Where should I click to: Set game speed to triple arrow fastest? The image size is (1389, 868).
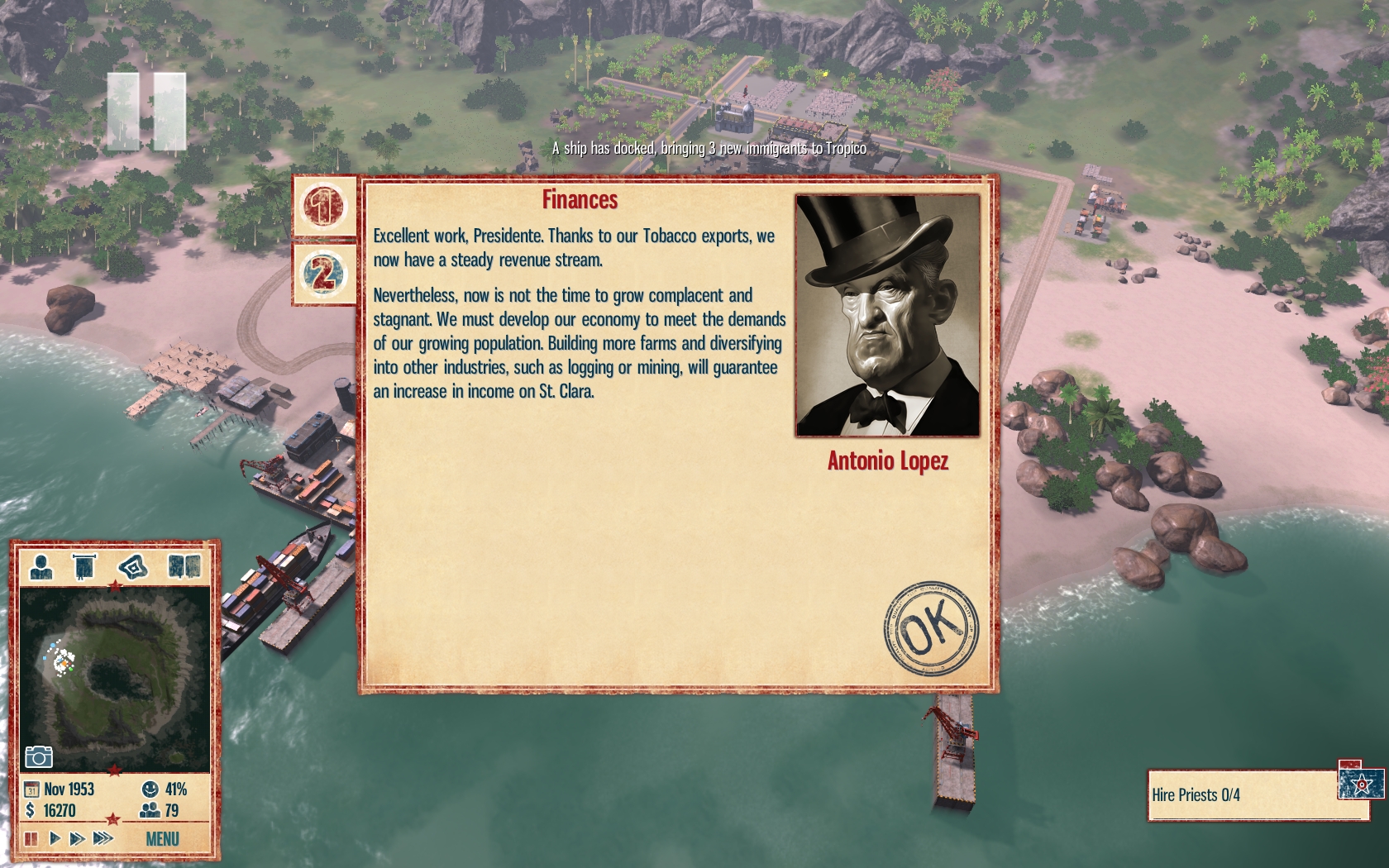tap(103, 839)
